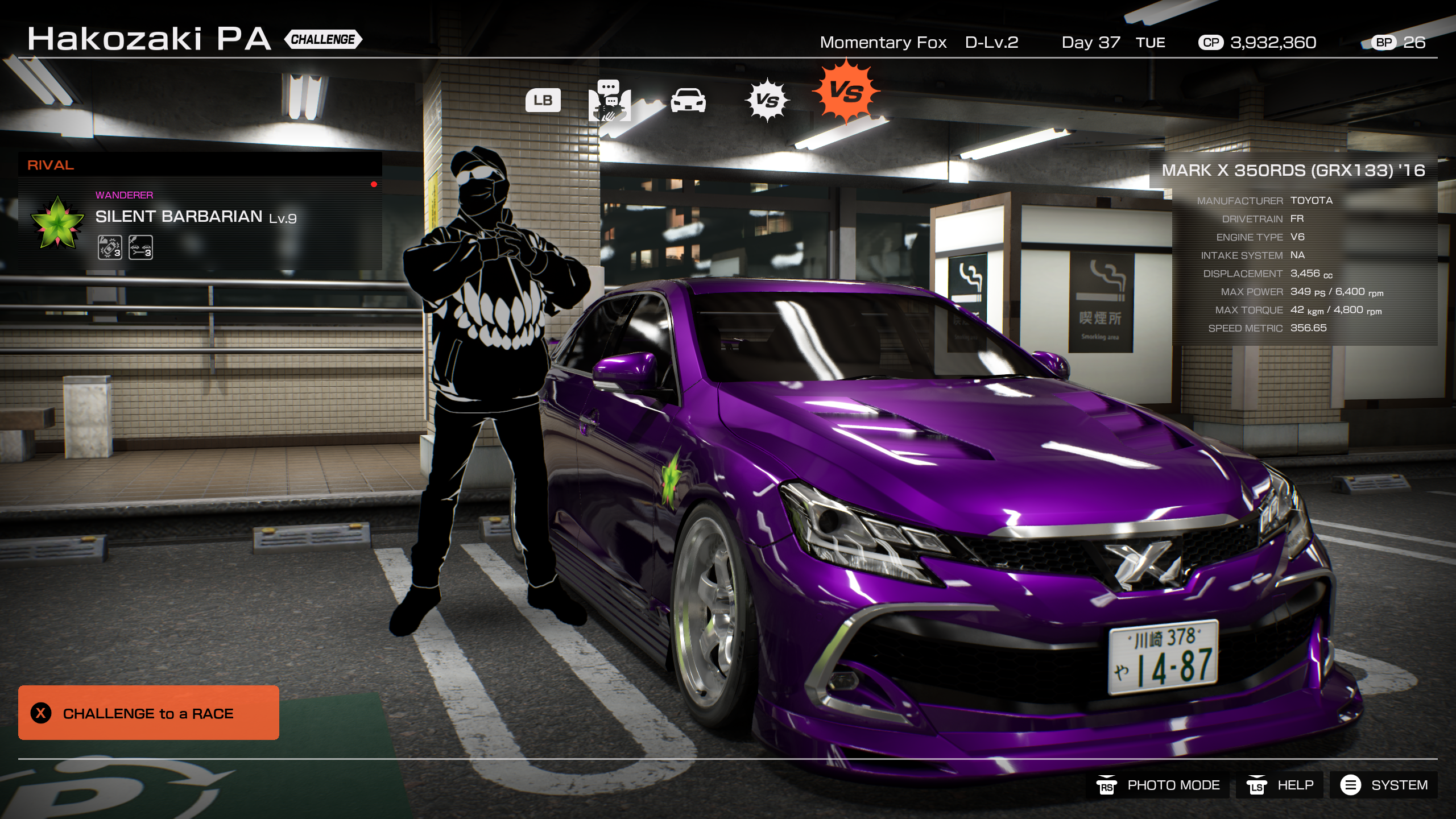The image size is (1456, 819).
Task: Click the LB shoulder button prompt
Action: [544, 101]
